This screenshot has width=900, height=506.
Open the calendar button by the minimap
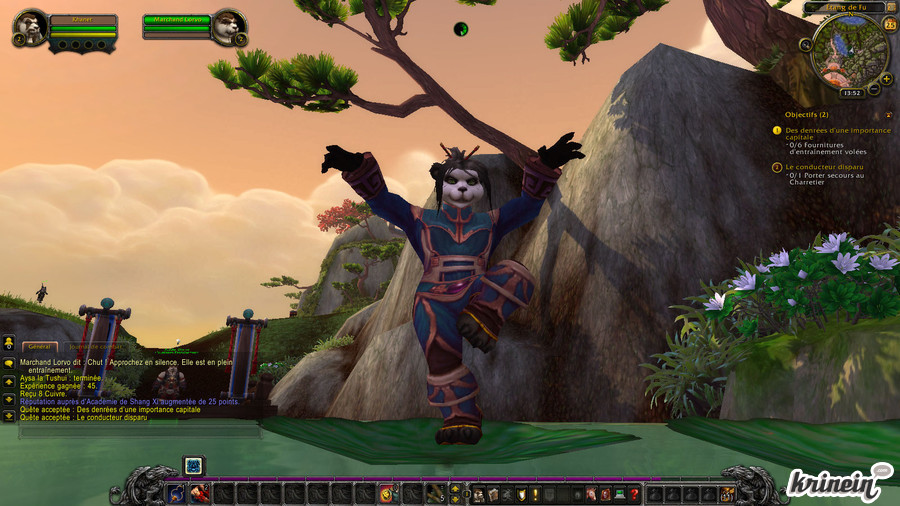890,24
